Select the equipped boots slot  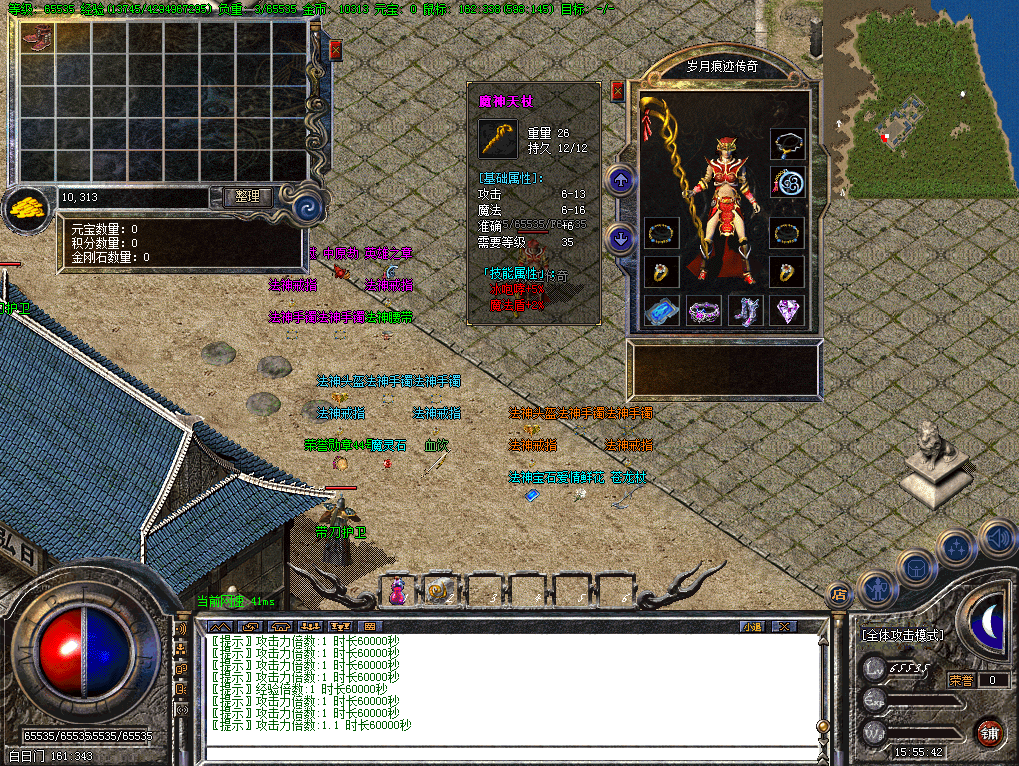point(745,312)
